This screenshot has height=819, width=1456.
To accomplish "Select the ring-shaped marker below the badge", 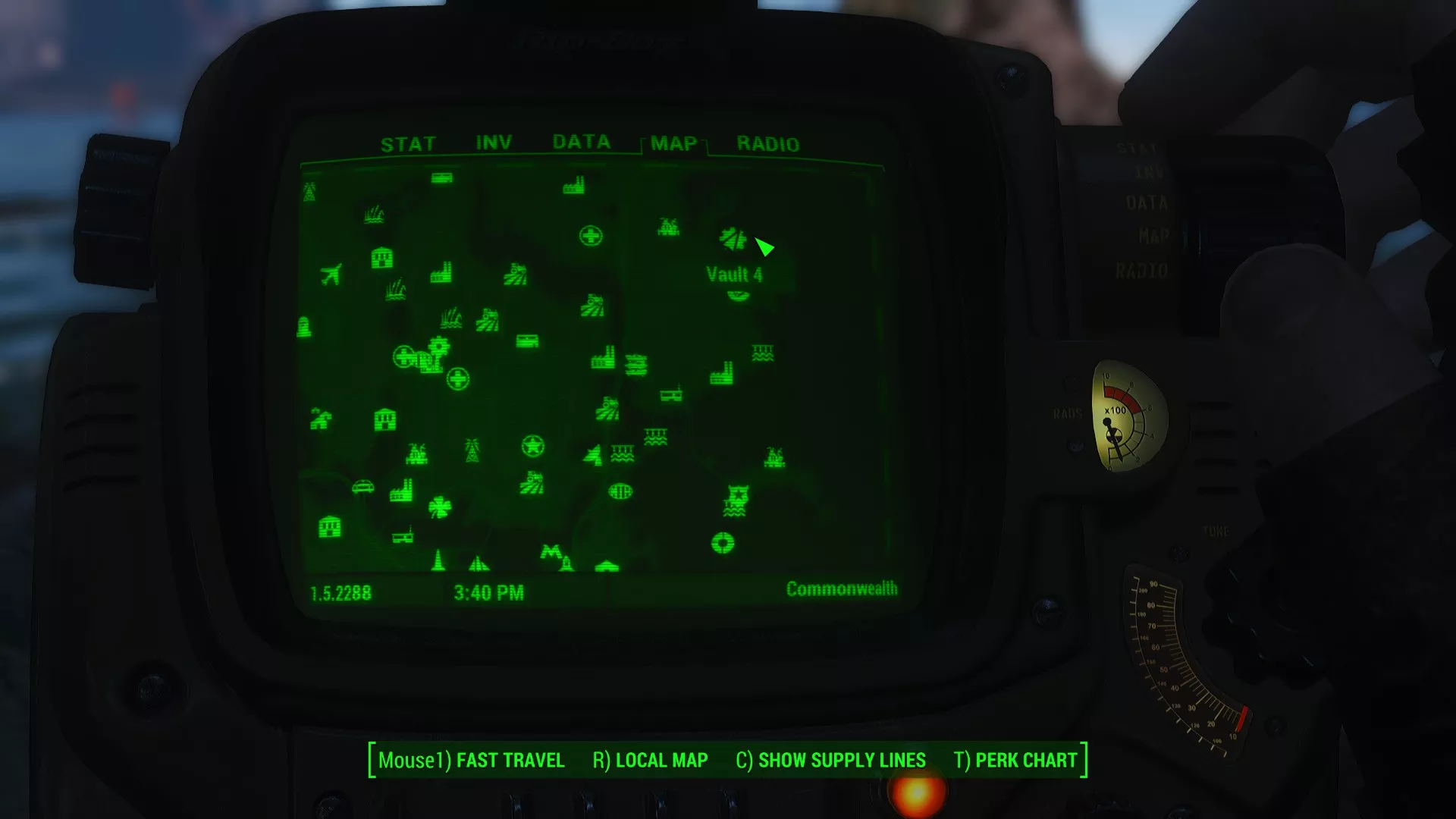I will [723, 543].
